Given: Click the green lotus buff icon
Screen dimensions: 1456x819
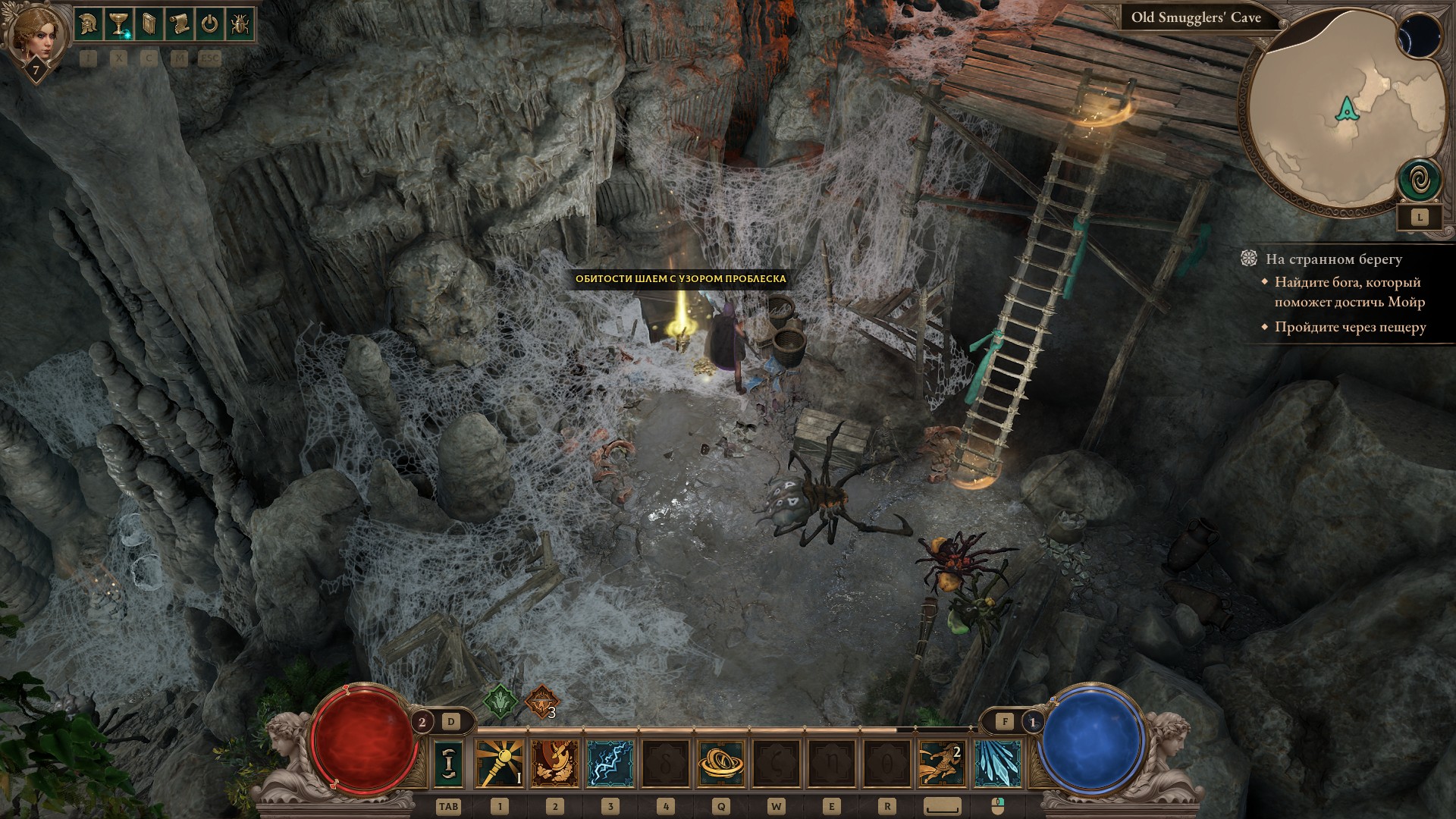Looking at the screenshot, I should click(x=500, y=701).
